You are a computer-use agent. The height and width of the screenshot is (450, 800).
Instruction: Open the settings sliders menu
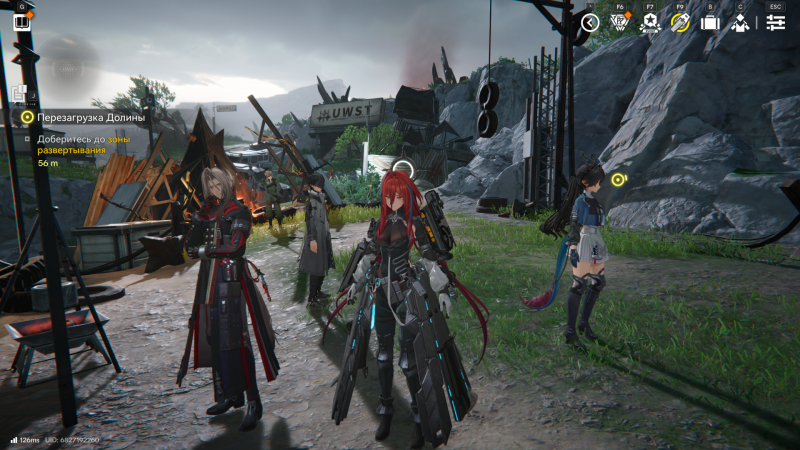click(775, 22)
